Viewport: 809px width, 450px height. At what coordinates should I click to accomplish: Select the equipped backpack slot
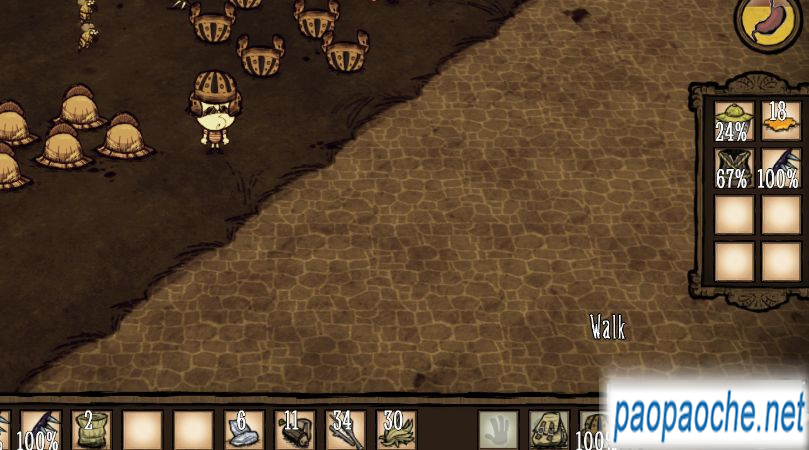(549, 430)
